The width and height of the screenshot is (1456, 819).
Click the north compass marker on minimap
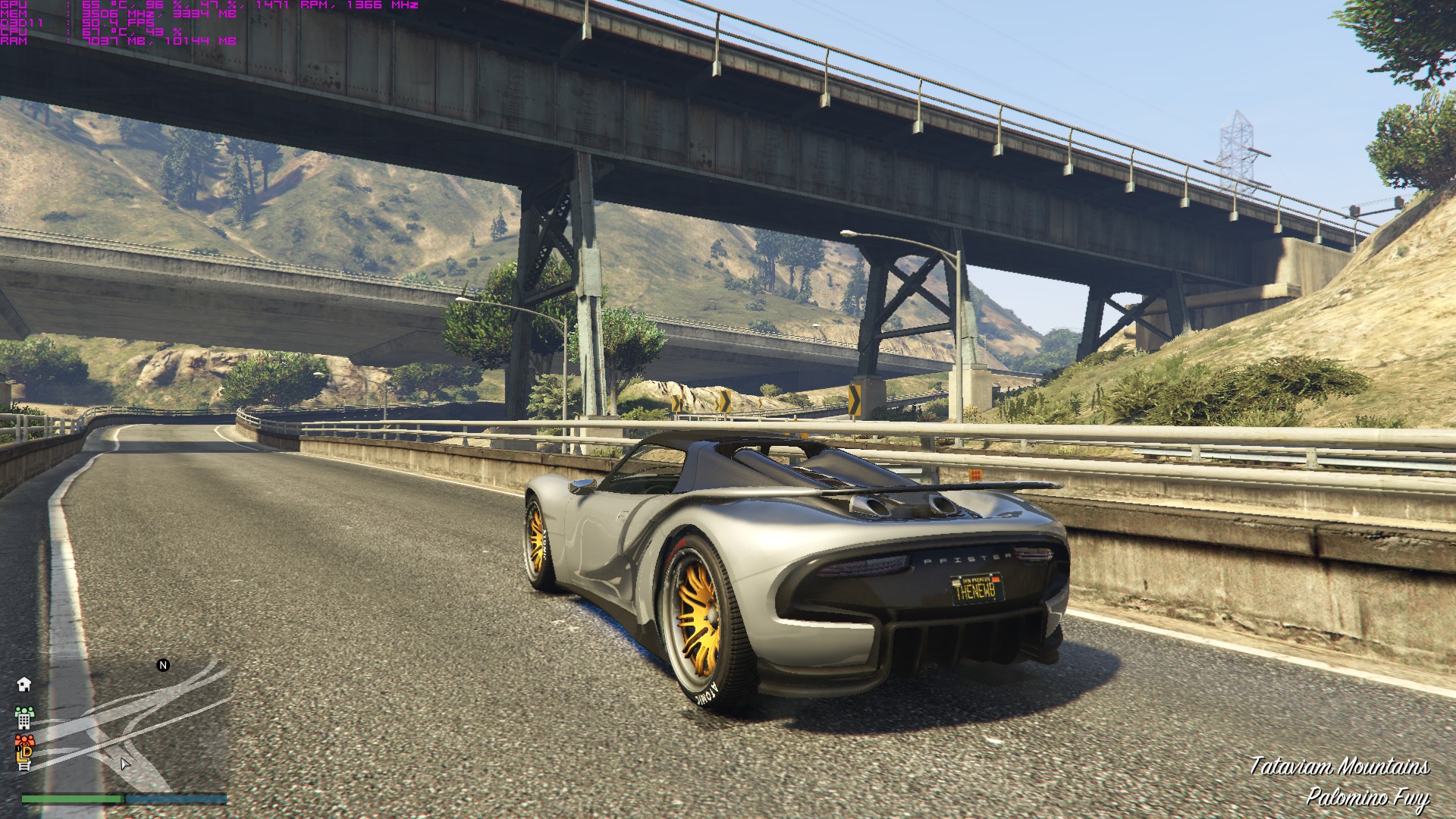coord(163,665)
